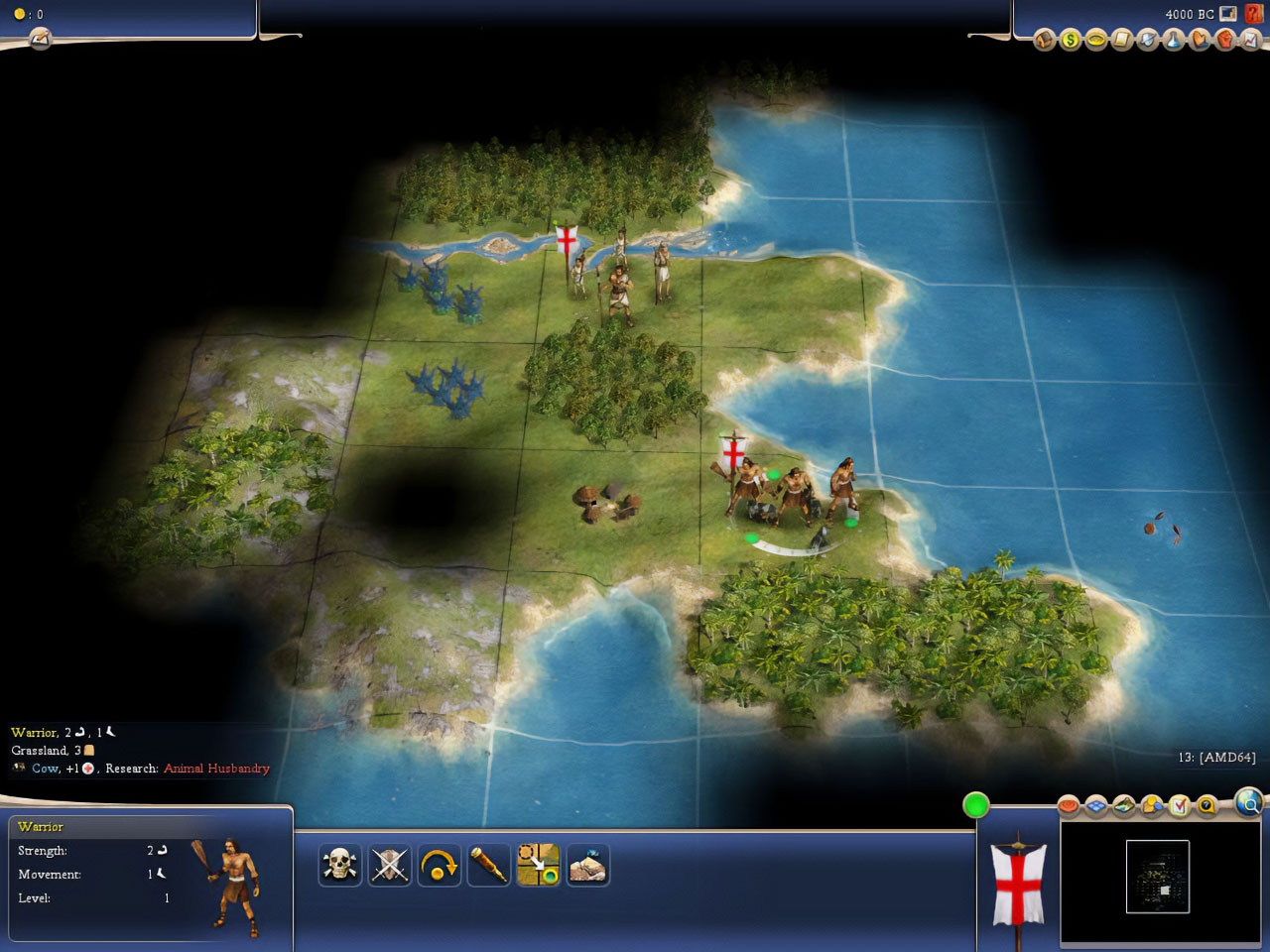This screenshot has width=1270, height=952.
Task: Skip turn with the curved arrow icon
Action: [x=439, y=865]
